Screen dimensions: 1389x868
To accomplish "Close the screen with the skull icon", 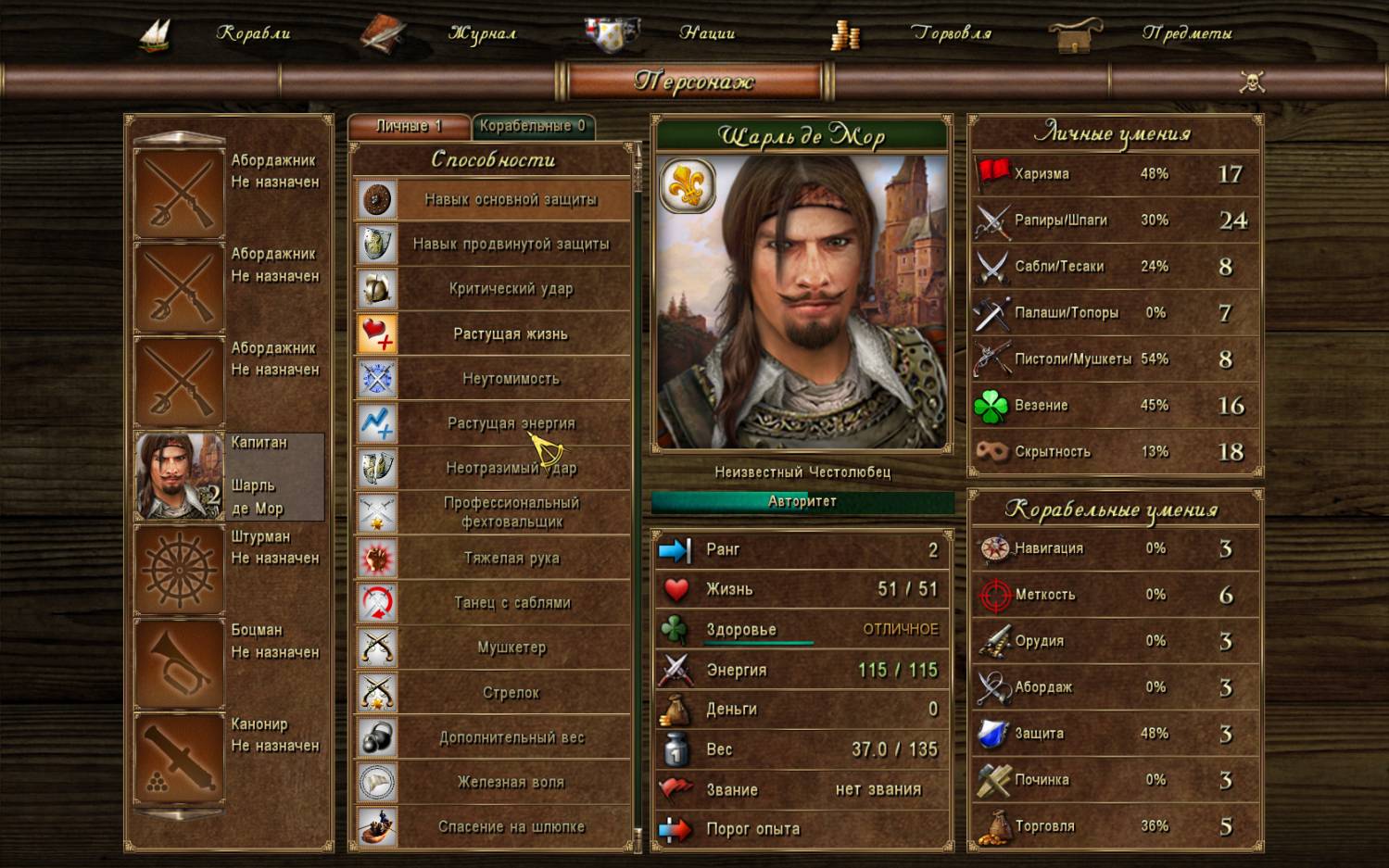I will click(1252, 82).
